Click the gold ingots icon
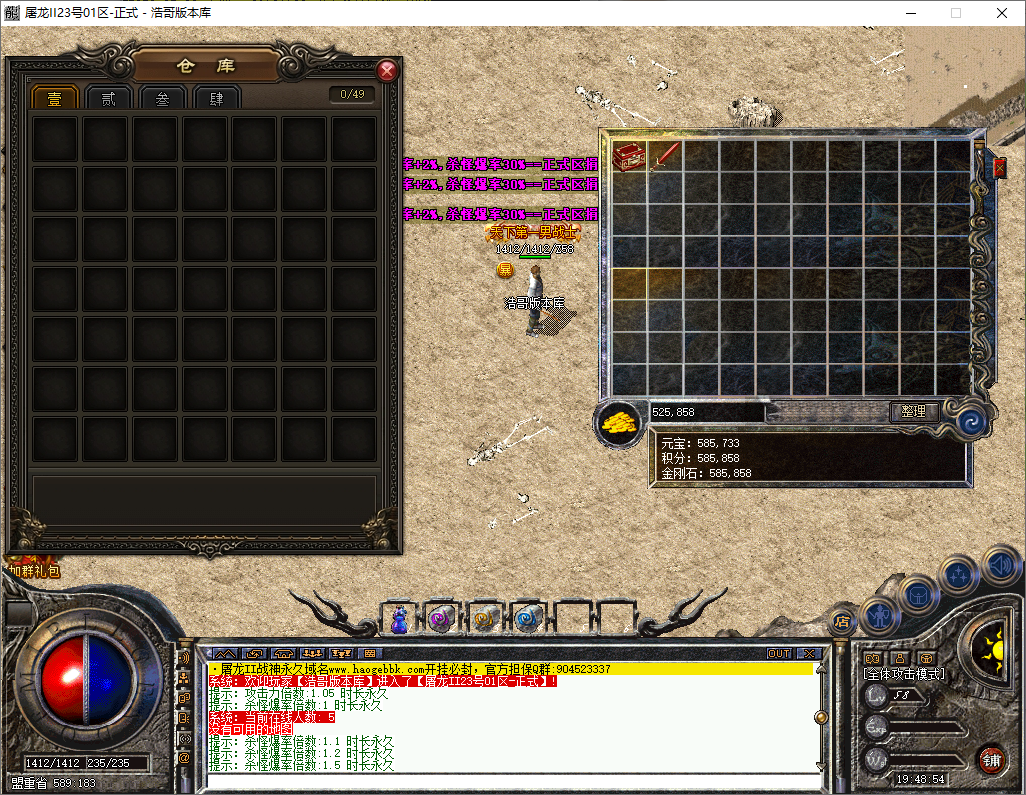This screenshot has height=795, width=1026. point(620,423)
